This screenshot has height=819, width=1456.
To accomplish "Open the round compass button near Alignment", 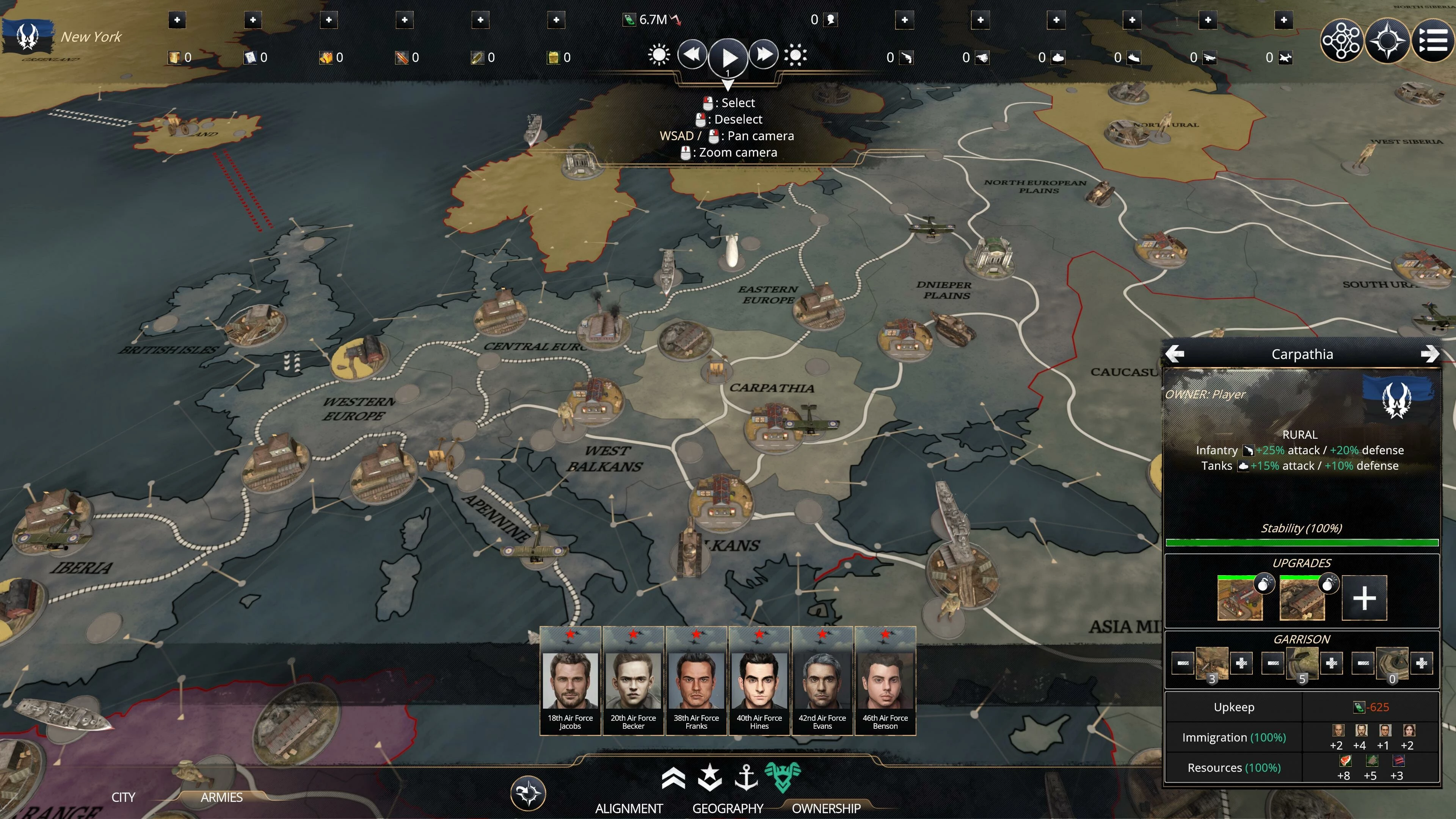I will [528, 792].
